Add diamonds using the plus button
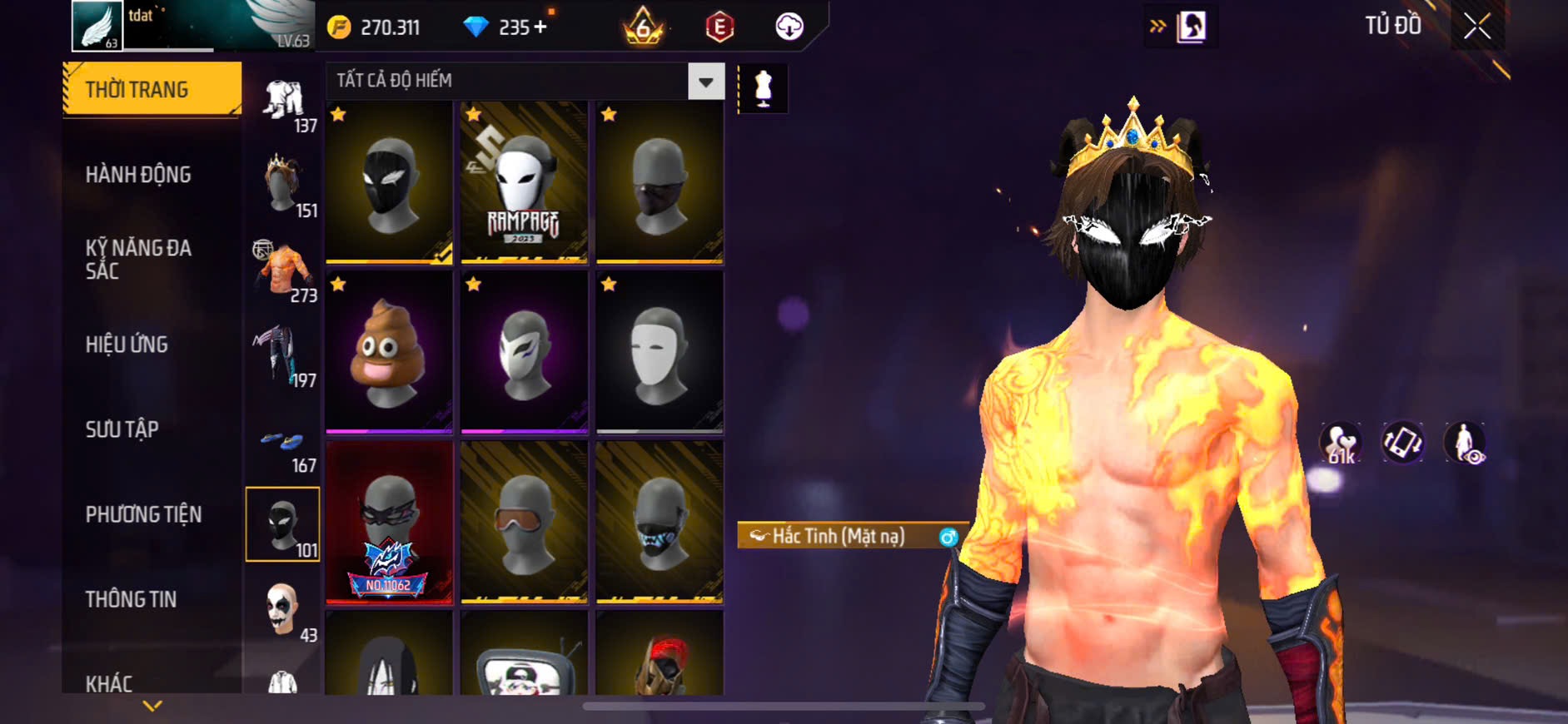This screenshot has height=724, width=1568. pyautogui.click(x=540, y=27)
